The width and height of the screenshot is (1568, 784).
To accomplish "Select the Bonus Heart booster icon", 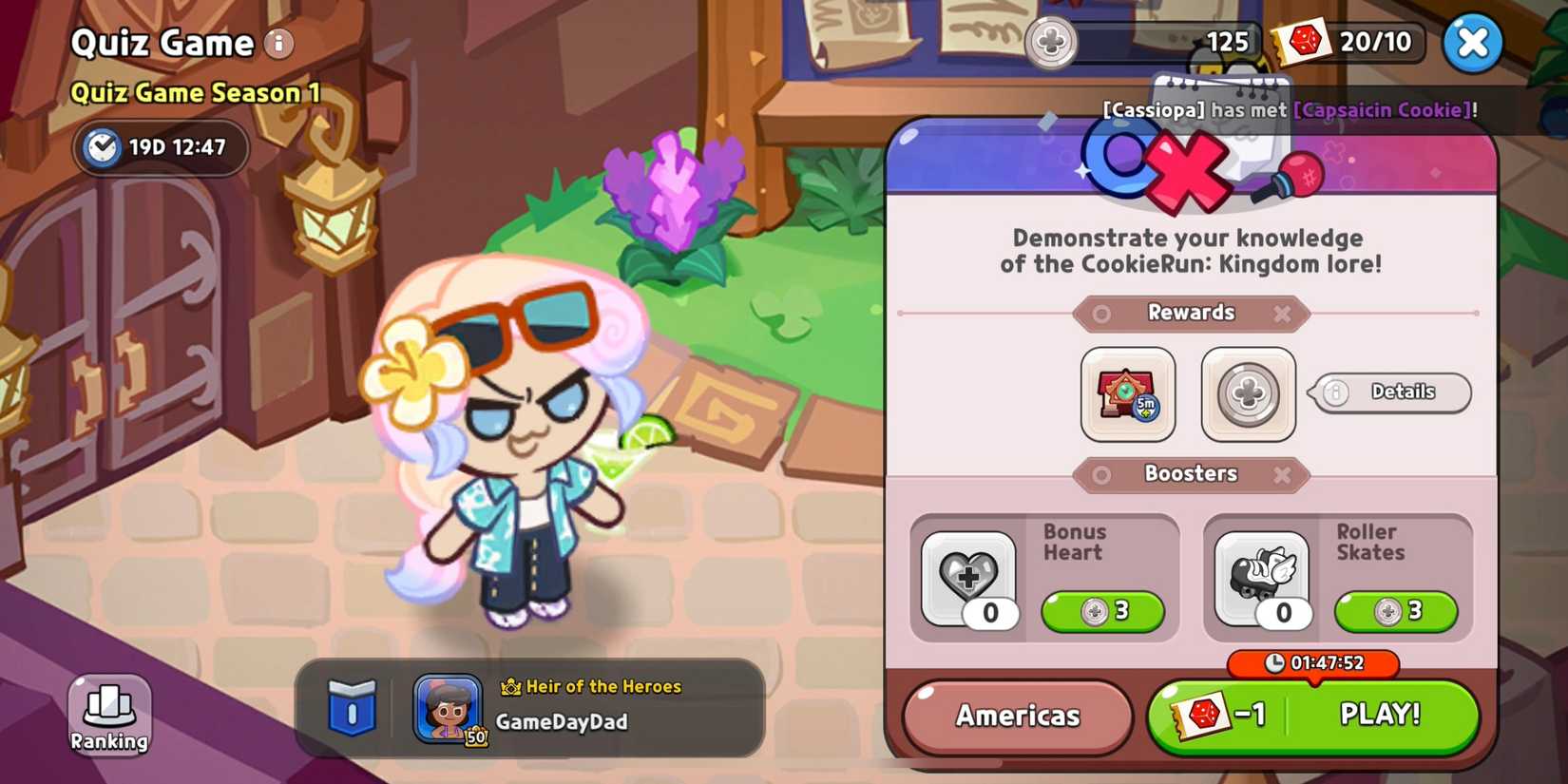I will [x=969, y=577].
